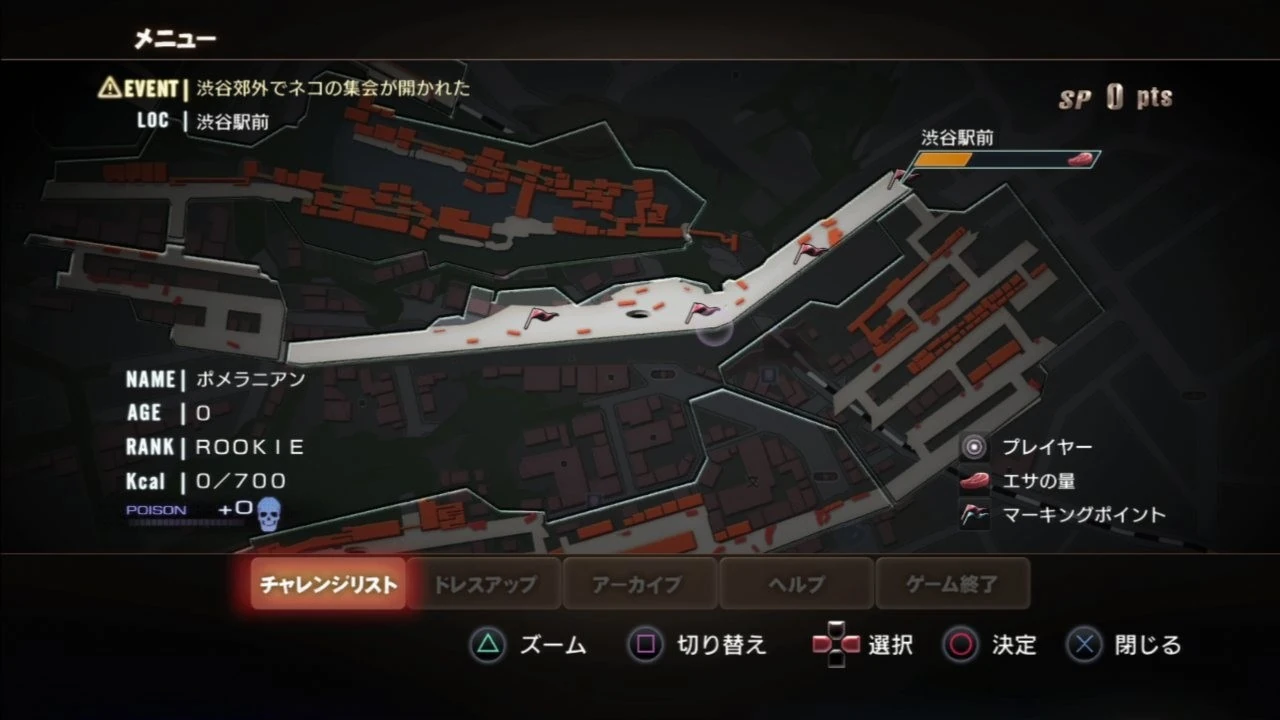Click the player circle marker on the map

[x=713, y=334]
